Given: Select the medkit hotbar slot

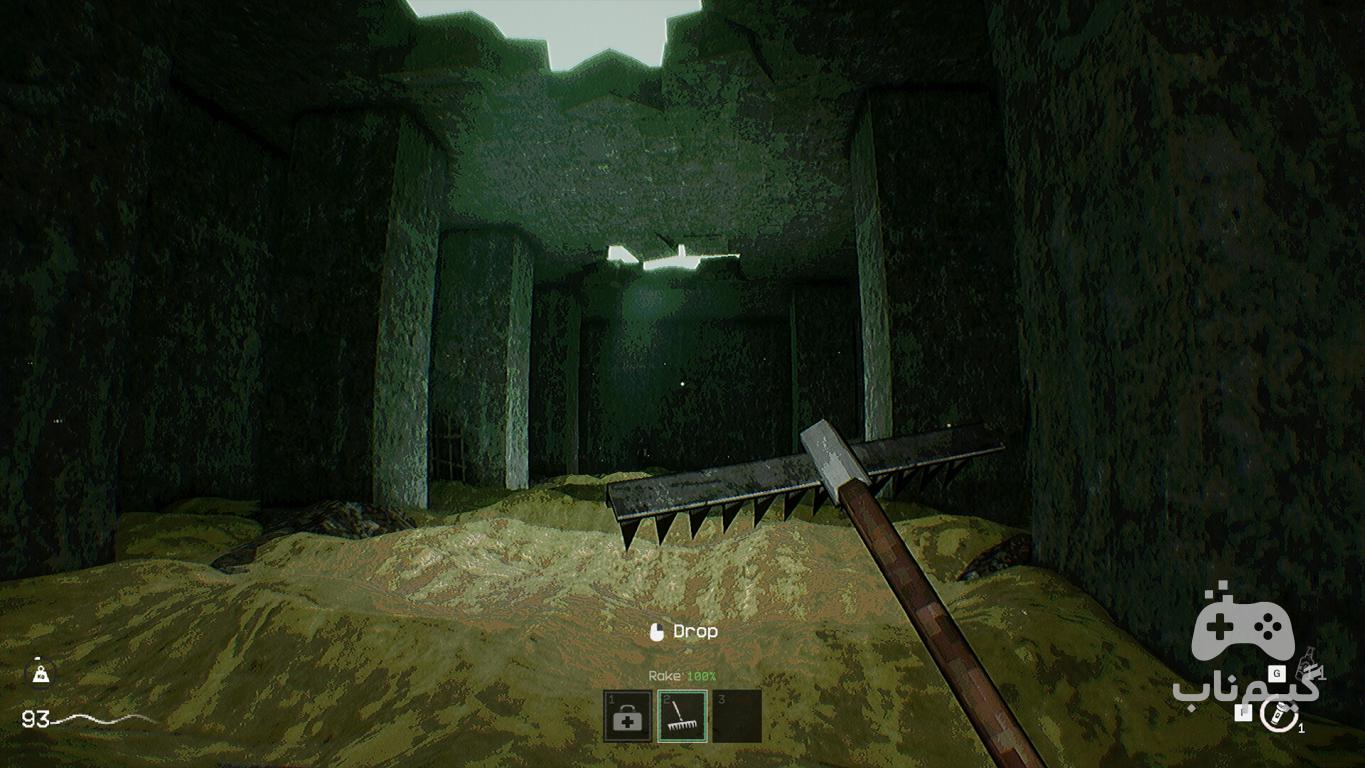Looking at the screenshot, I should point(628,717).
